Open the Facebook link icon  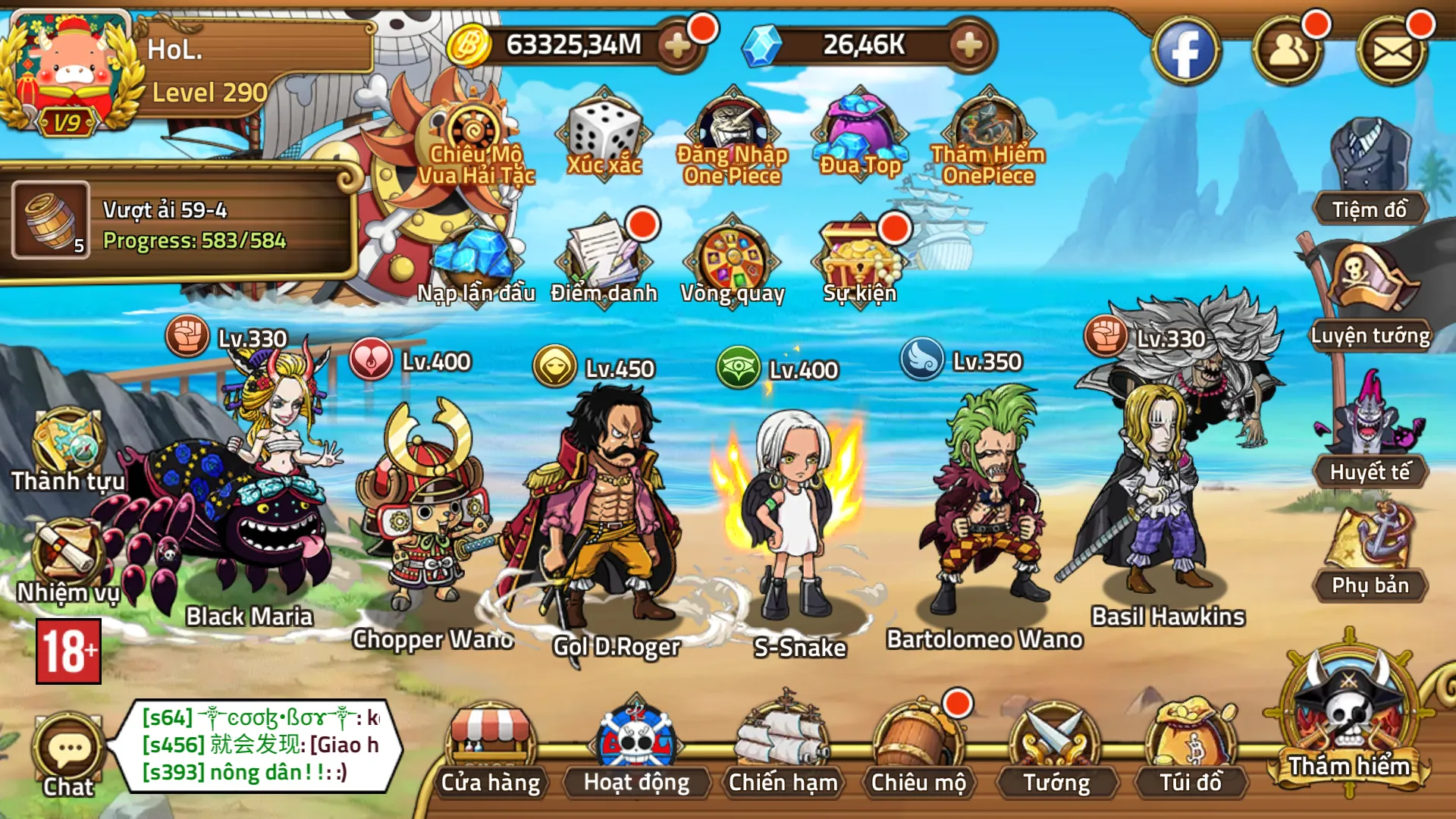tap(1185, 52)
